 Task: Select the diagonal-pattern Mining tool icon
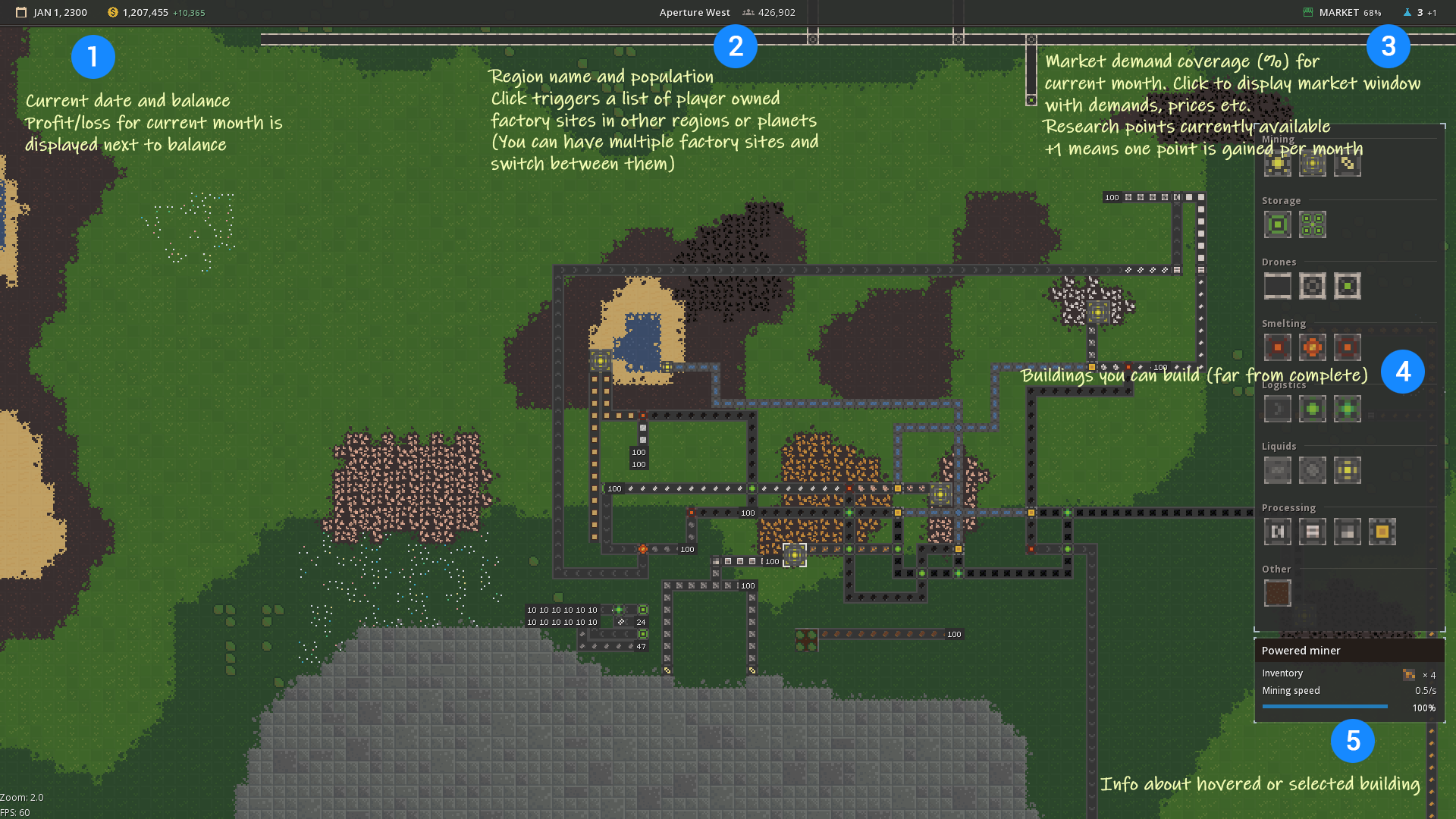pyautogui.click(x=1348, y=163)
